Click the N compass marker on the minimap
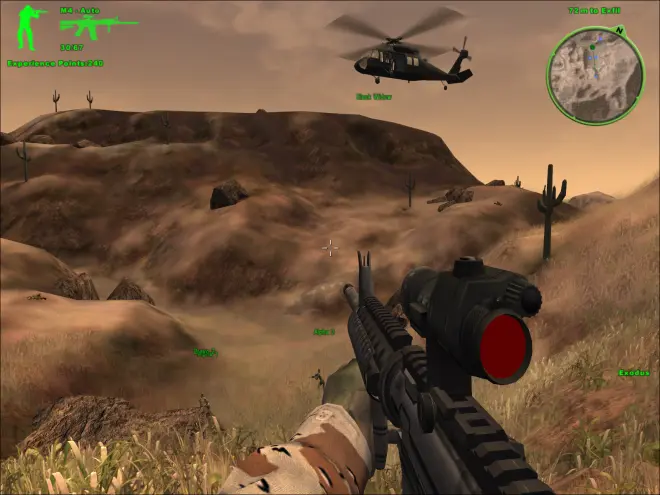 [620, 30]
